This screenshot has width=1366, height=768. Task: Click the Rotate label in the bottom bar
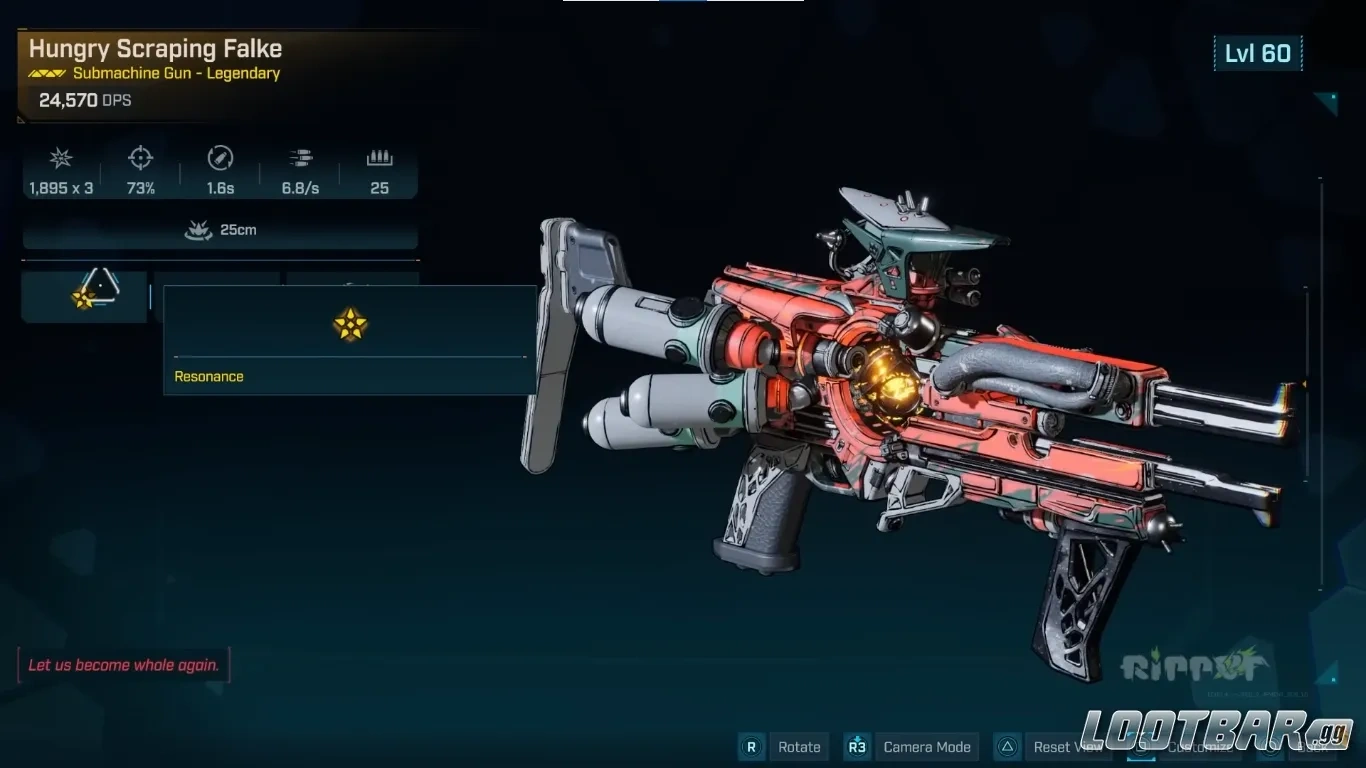coord(799,747)
